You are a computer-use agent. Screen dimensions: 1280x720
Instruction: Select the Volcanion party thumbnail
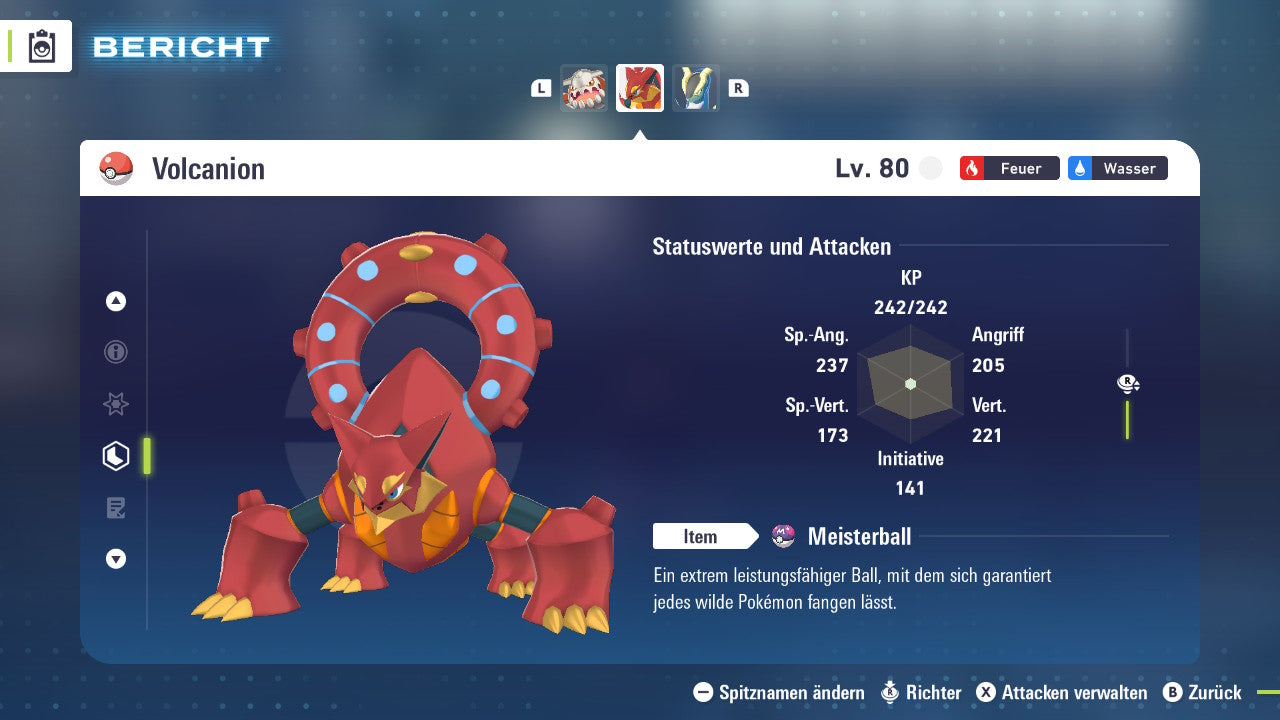(640, 88)
